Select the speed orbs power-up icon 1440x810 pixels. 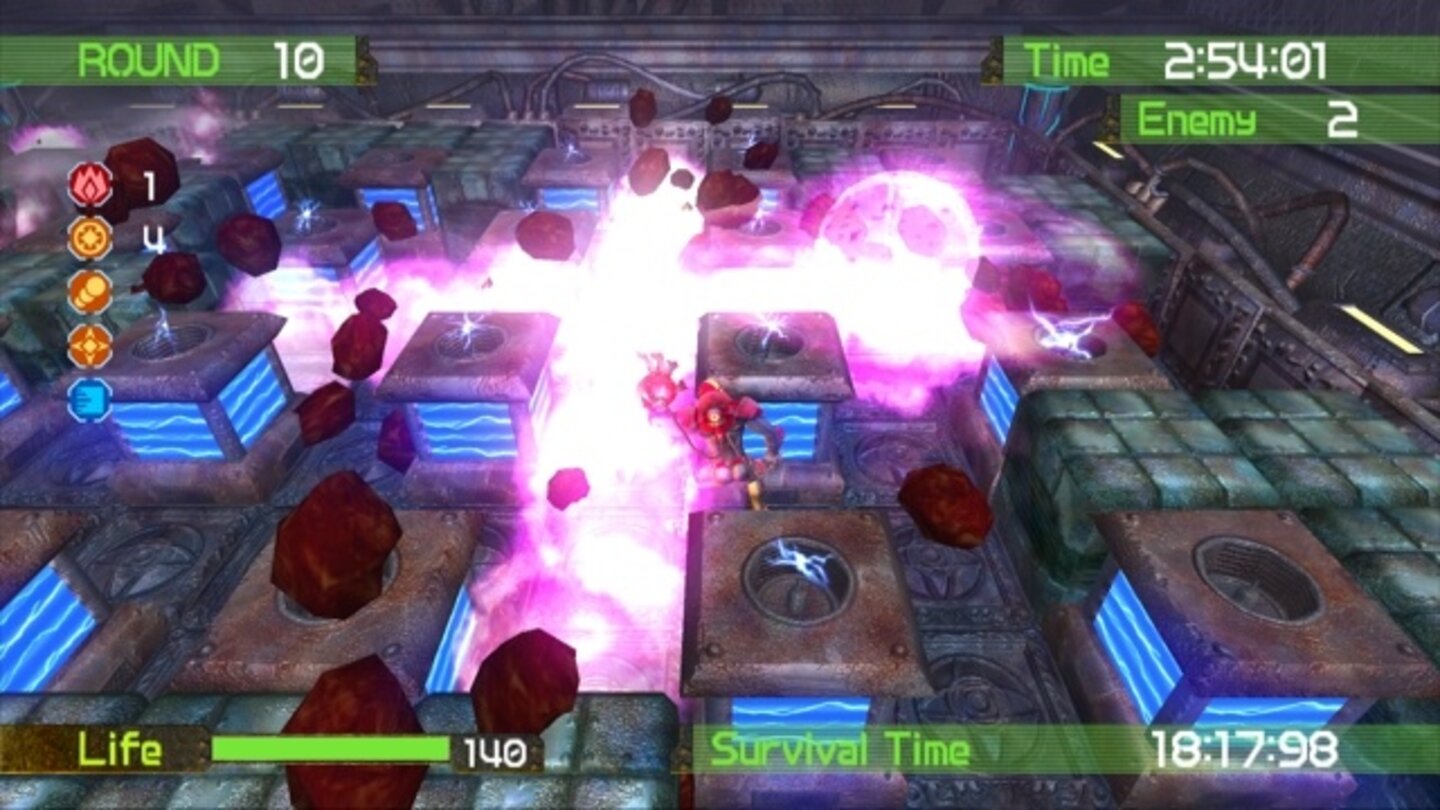click(x=88, y=291)
